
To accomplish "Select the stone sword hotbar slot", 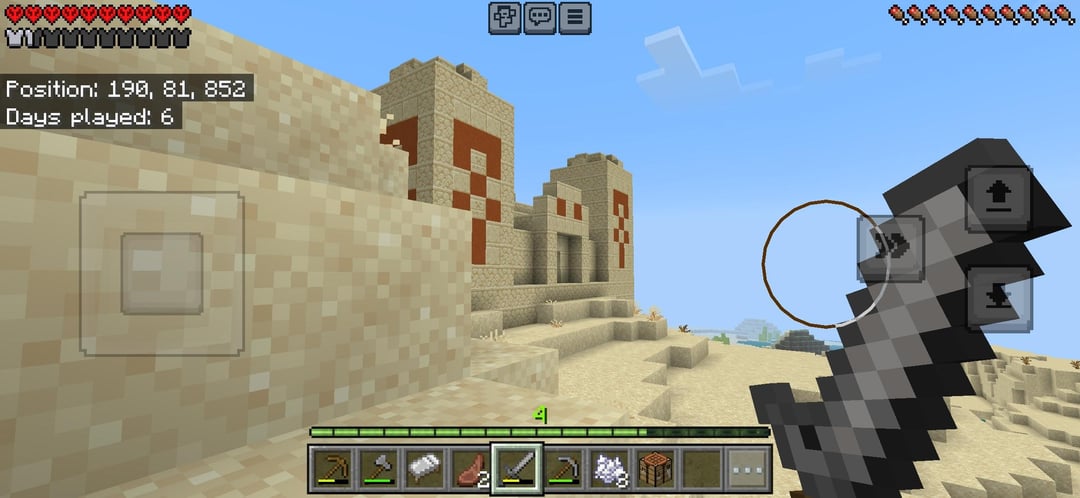I will pyautogui.click(x=517, y=467).
